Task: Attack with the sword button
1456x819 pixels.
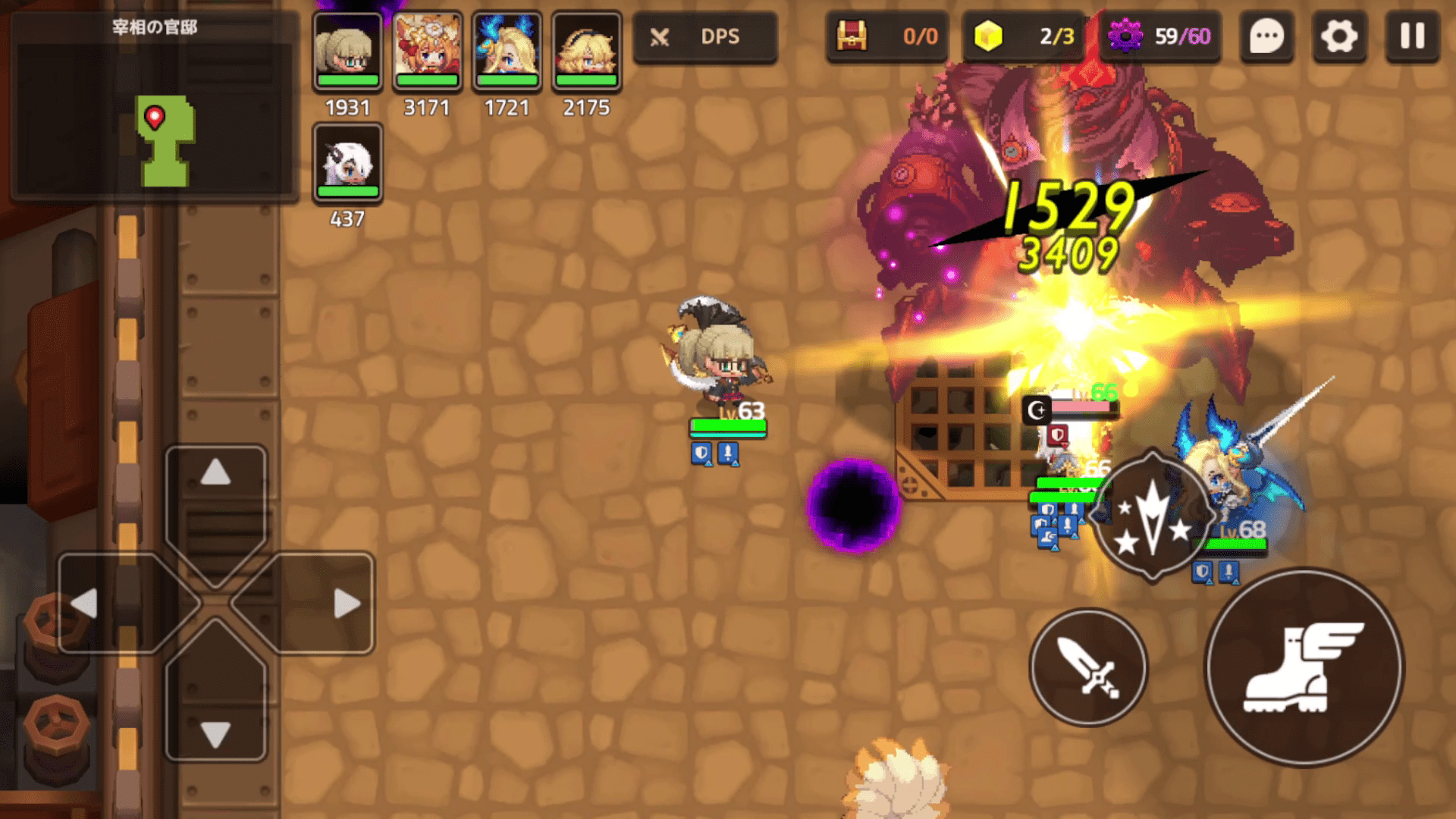Action: (1088, 667)
